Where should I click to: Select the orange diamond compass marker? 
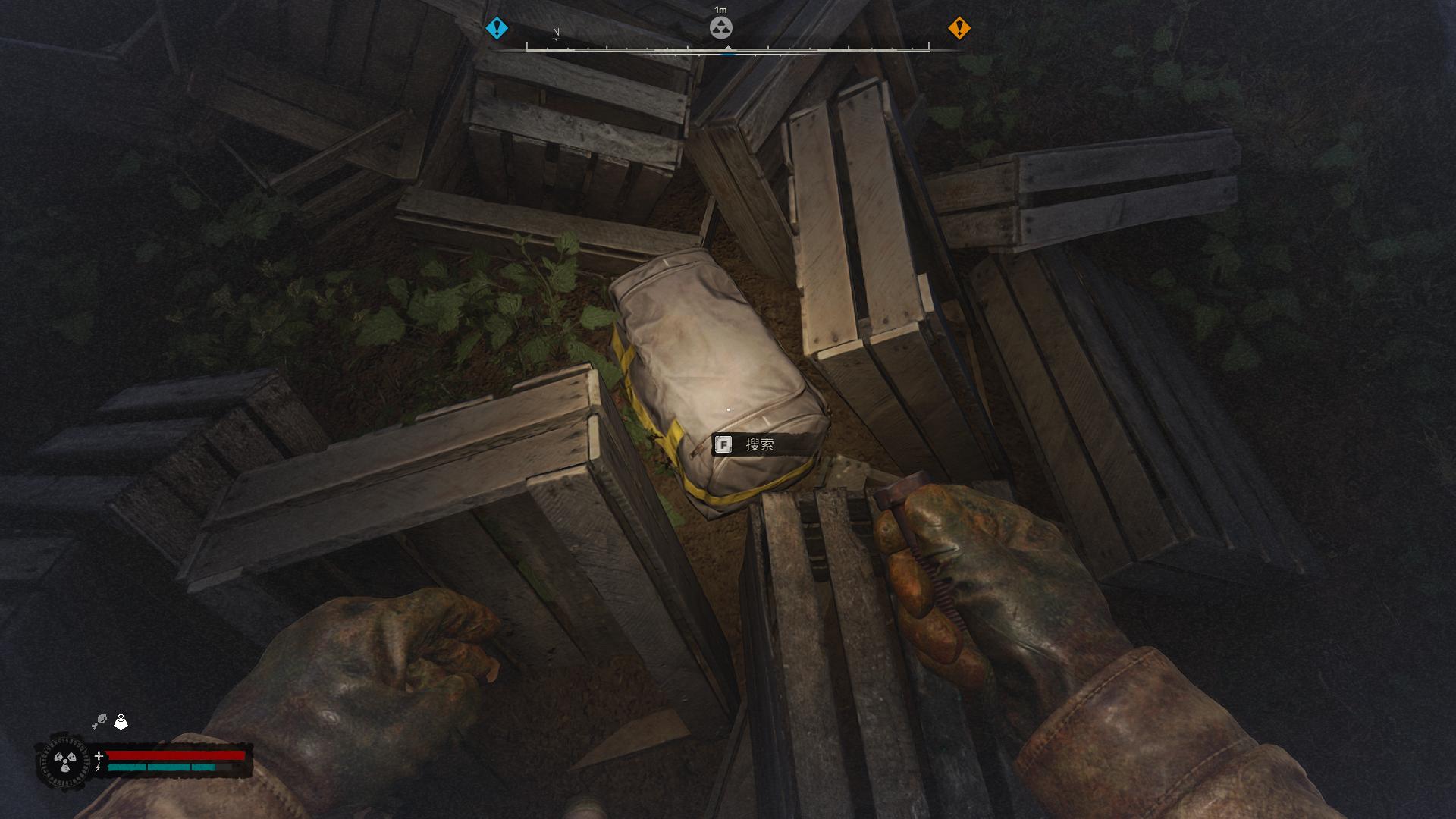coord(959,29)
